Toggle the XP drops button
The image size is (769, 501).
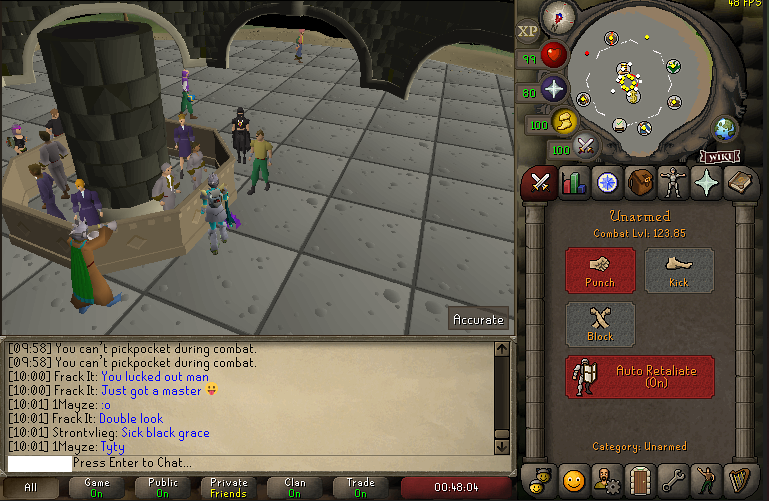coord(528,31)
